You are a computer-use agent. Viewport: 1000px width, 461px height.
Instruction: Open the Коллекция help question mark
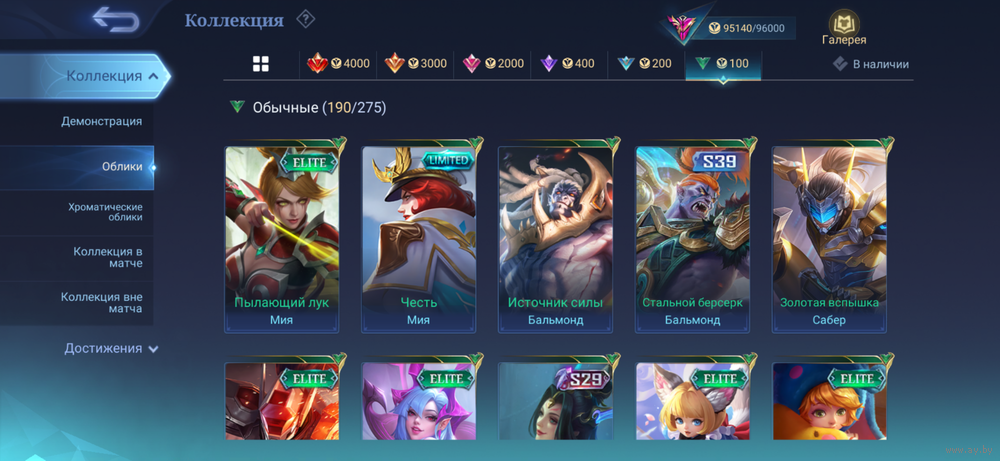click(x=306, y=19)
